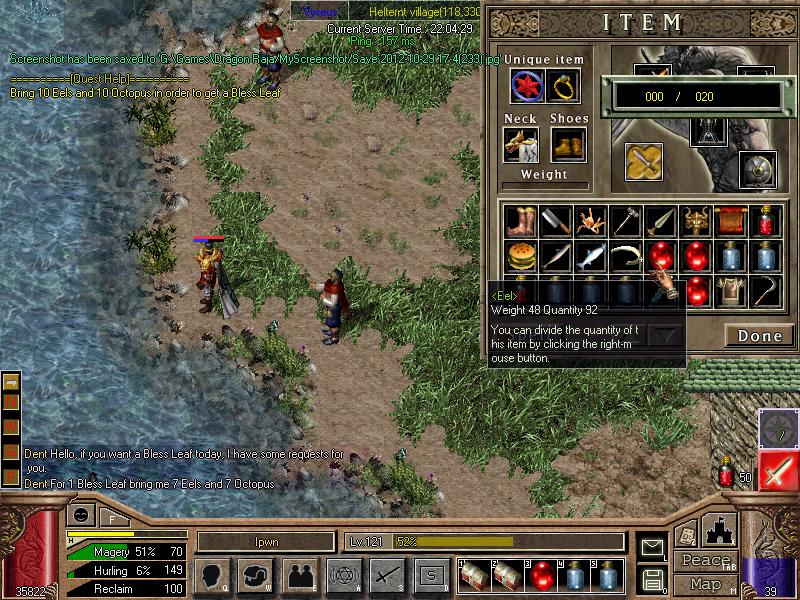This screenshot has width=800, height=600.
Task: Select the hamburger item in inventory
Action: pos(519,256)
